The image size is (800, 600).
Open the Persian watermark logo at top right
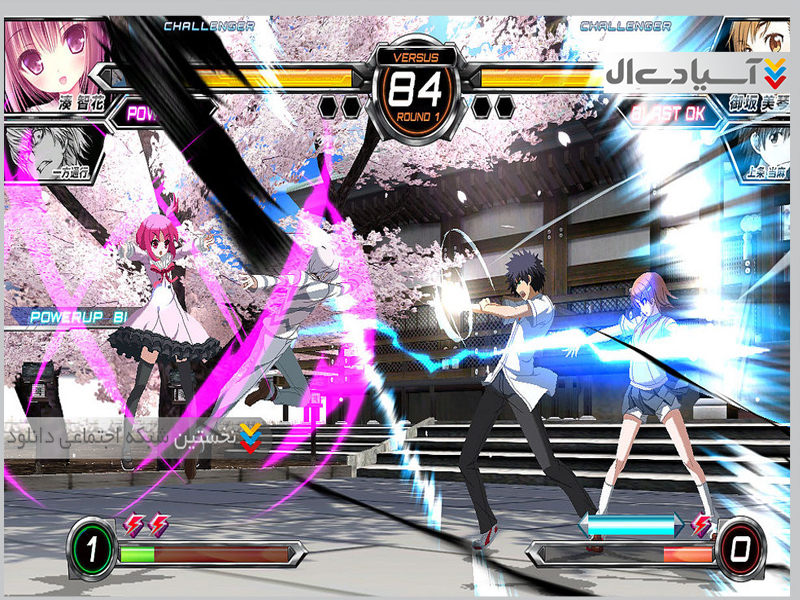(x=694, y=73)
